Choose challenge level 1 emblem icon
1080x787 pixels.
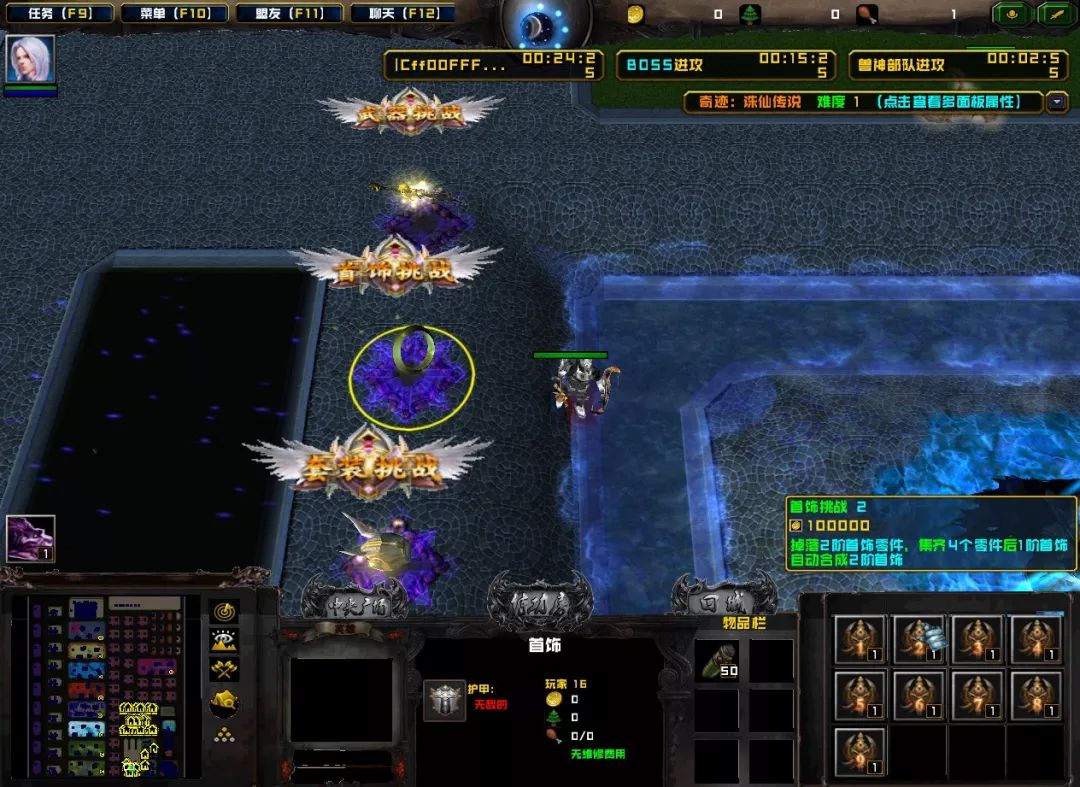tap(860, 639)
